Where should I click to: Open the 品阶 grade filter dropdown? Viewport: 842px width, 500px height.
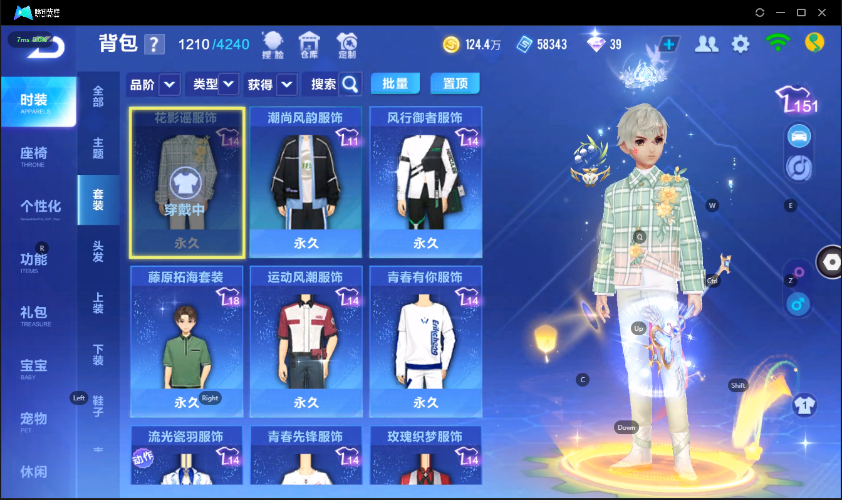tap(169, 84)
